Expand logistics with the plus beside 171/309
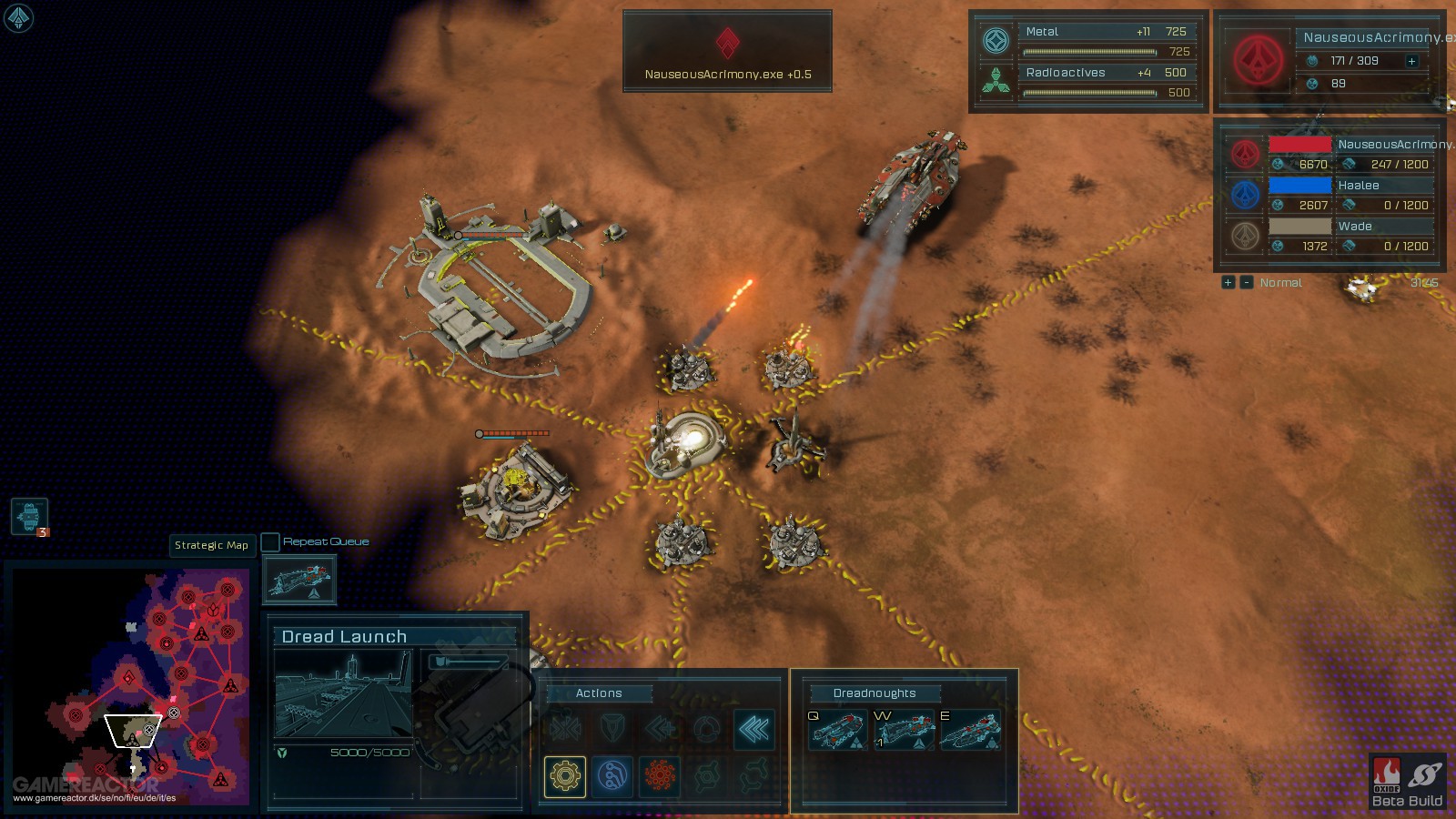1456x819 pixels. pos(1410,62)
